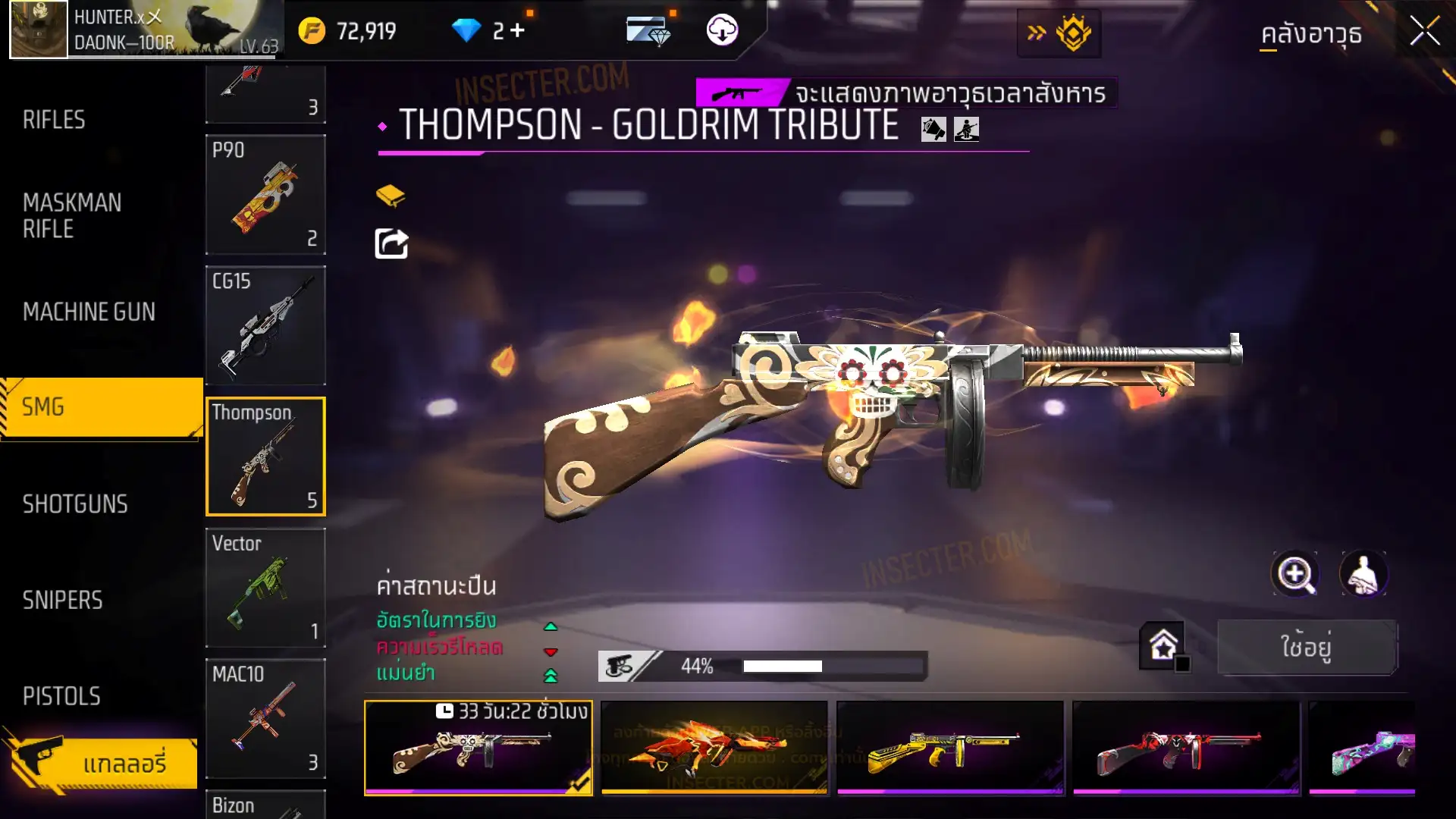Show the Shotguns category
1456x819 pixels.
click(75, 504)
